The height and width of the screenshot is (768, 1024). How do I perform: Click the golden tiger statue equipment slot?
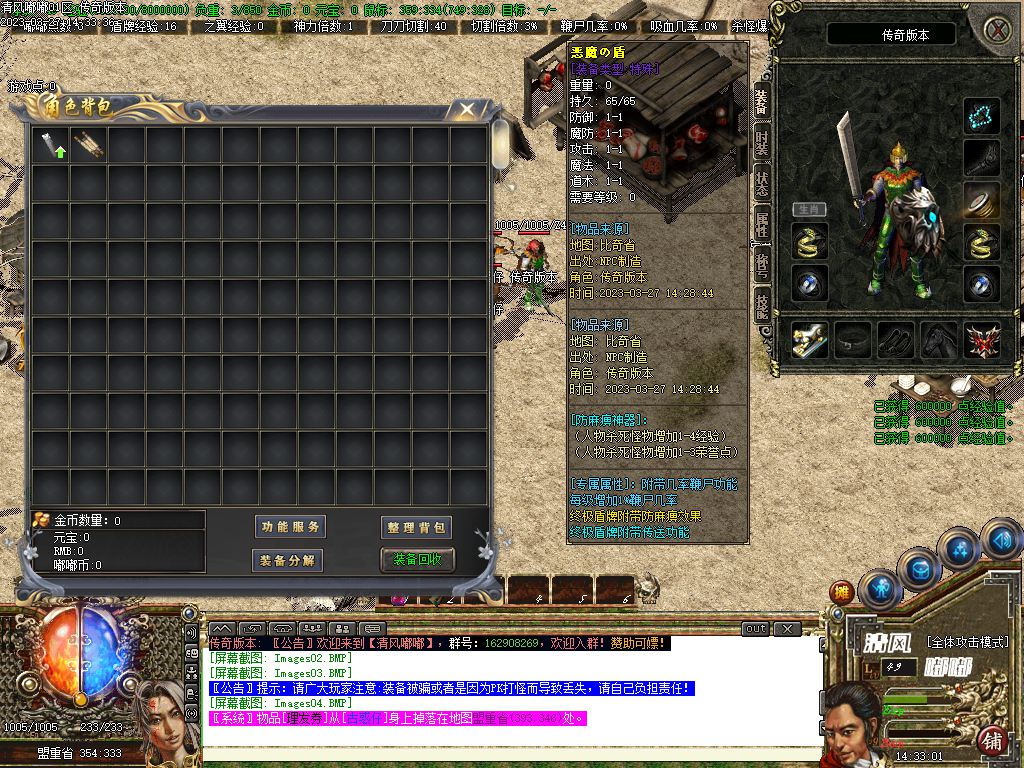point(810,341)
